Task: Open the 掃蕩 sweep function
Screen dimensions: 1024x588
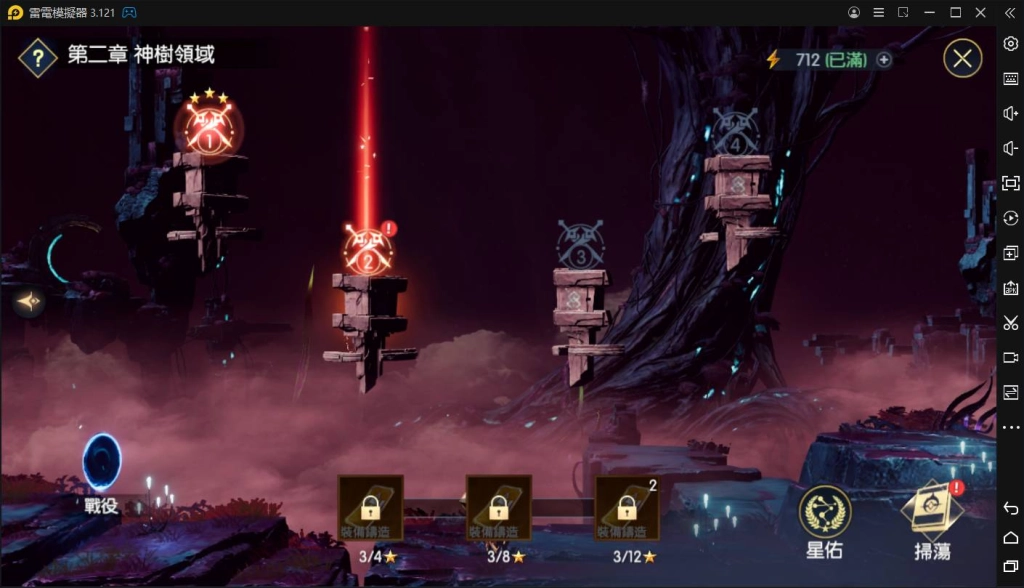Action: [x=932, y=512]
